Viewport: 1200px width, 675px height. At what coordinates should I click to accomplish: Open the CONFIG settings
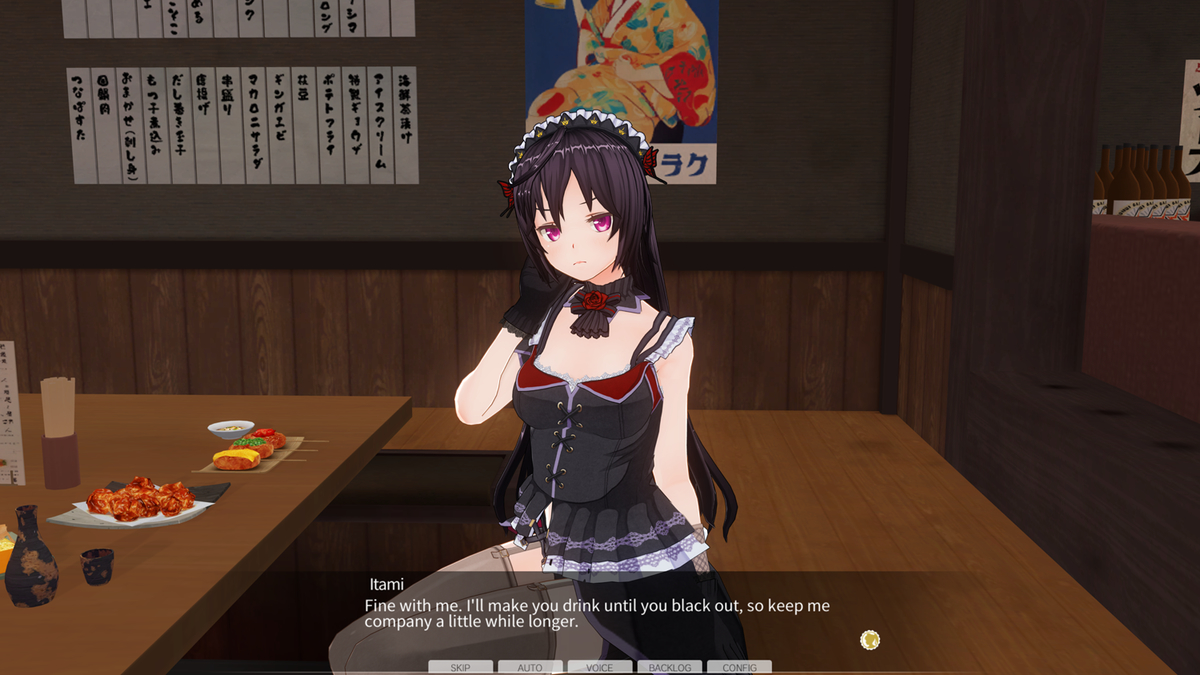click(739, 667)
